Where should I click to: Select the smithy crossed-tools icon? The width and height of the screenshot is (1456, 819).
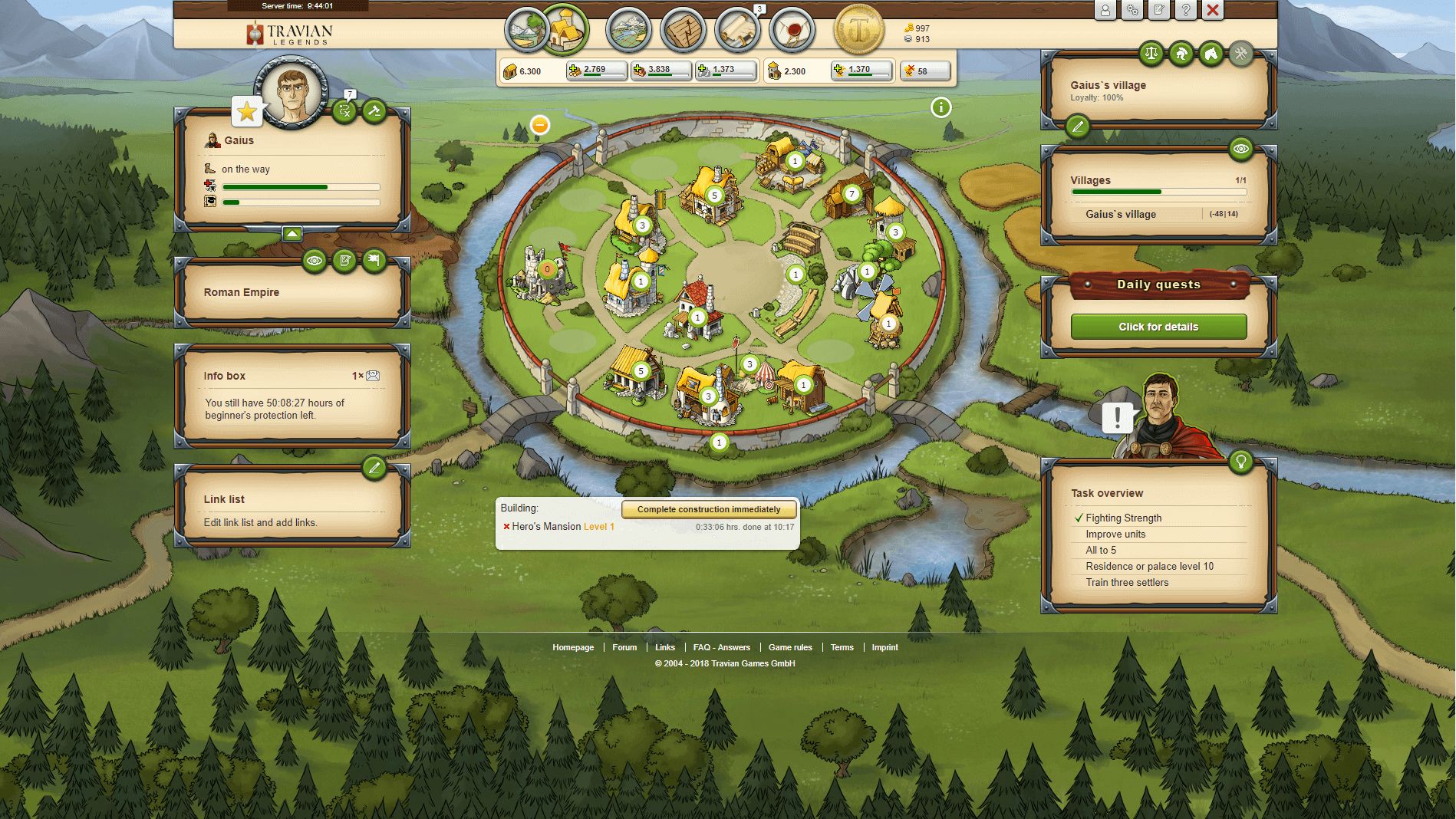pos(1241,54)
